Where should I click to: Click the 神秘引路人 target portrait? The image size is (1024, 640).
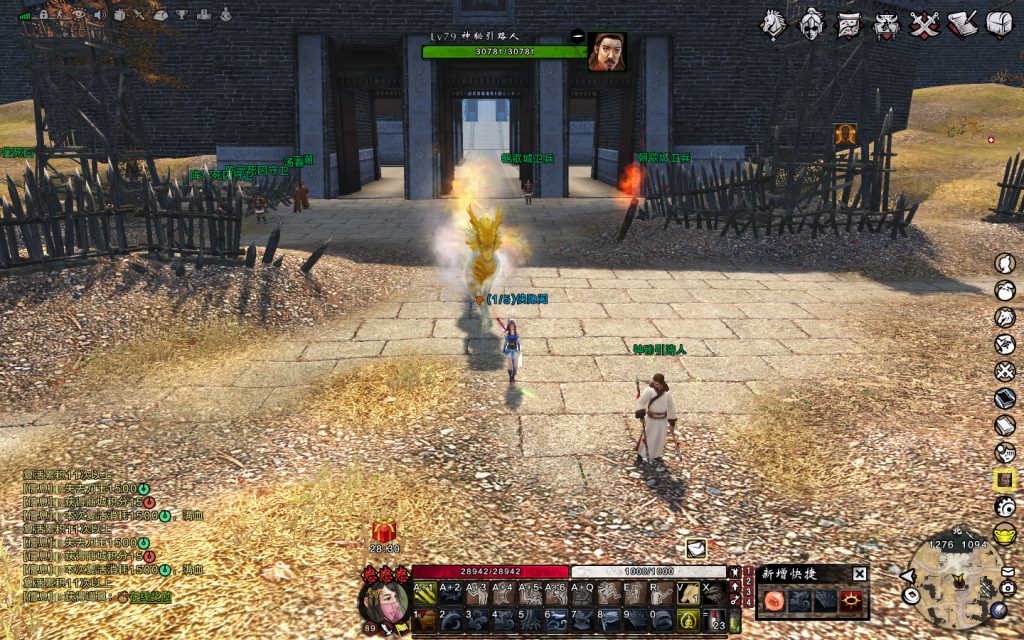pos(606,51)
